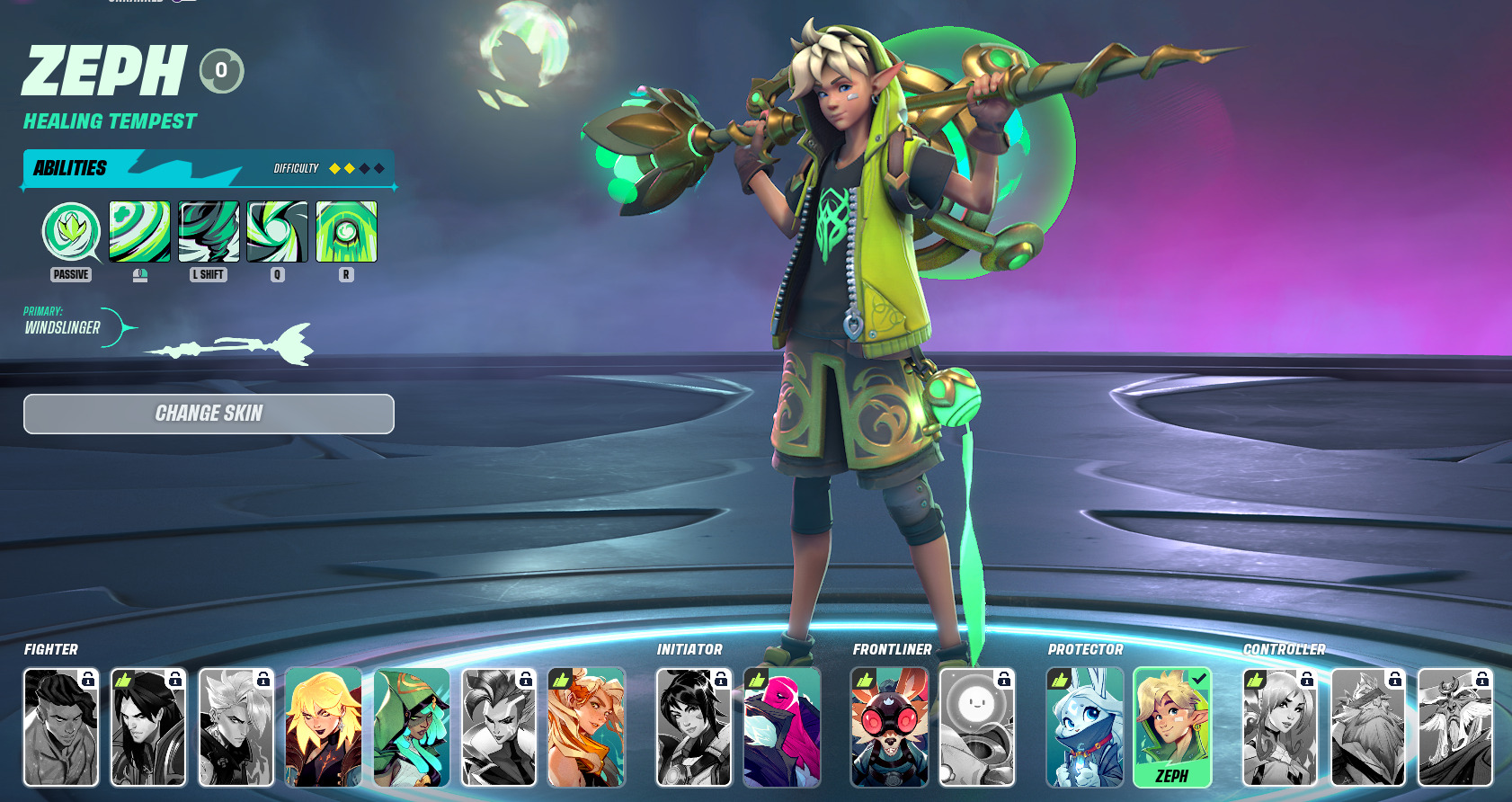Pick the green-hooded teal-haired fighter
The image size is (1512, 802).
[x=412, y=726]
